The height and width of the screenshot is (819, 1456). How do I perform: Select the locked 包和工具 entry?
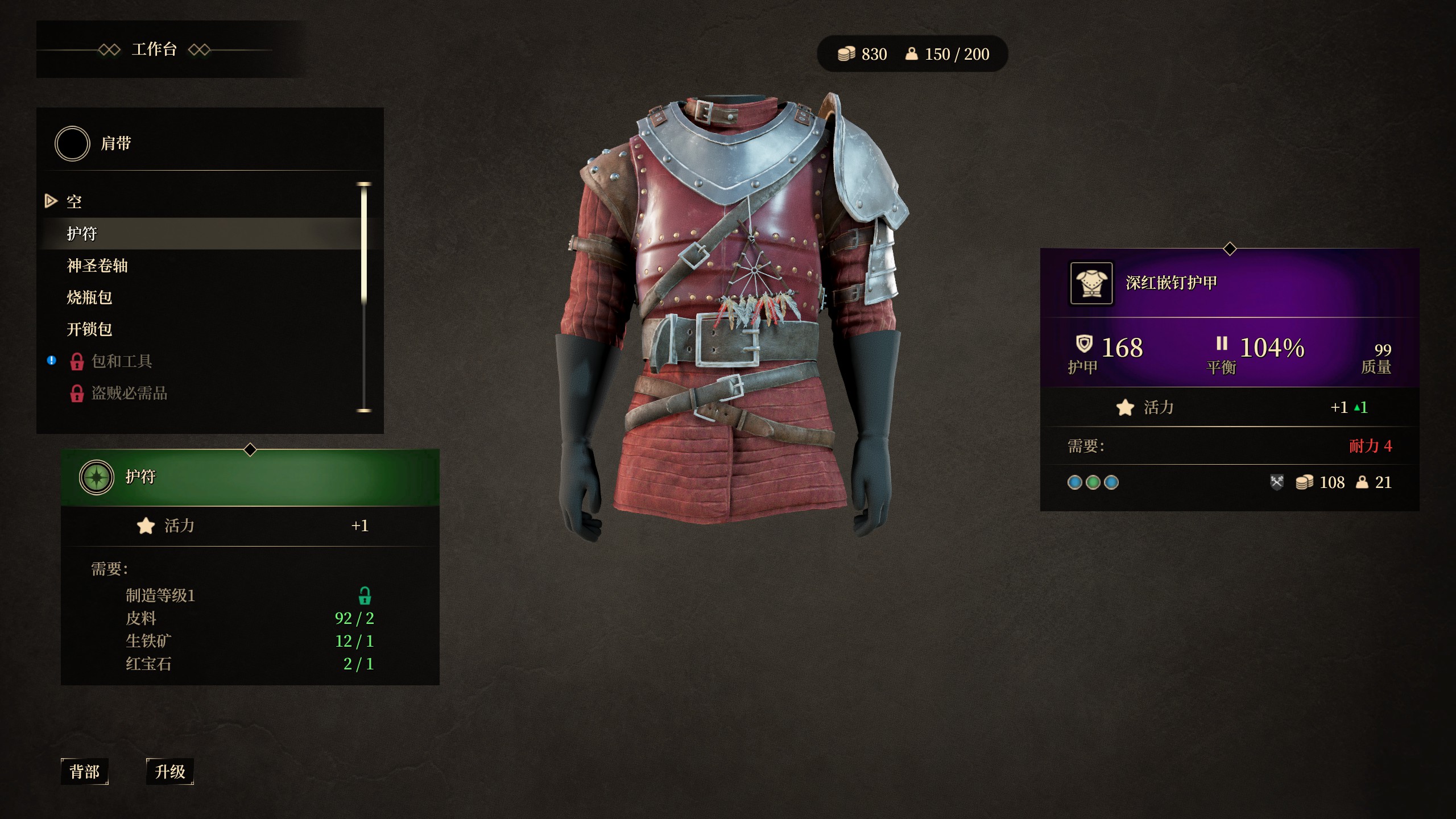pos(121,361)
